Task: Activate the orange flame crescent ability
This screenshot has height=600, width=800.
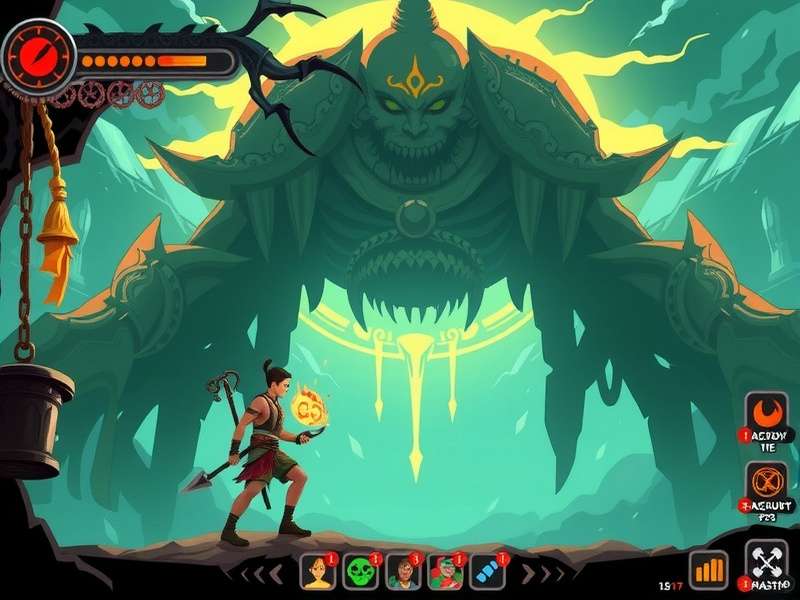Action: tap(768, 412)
